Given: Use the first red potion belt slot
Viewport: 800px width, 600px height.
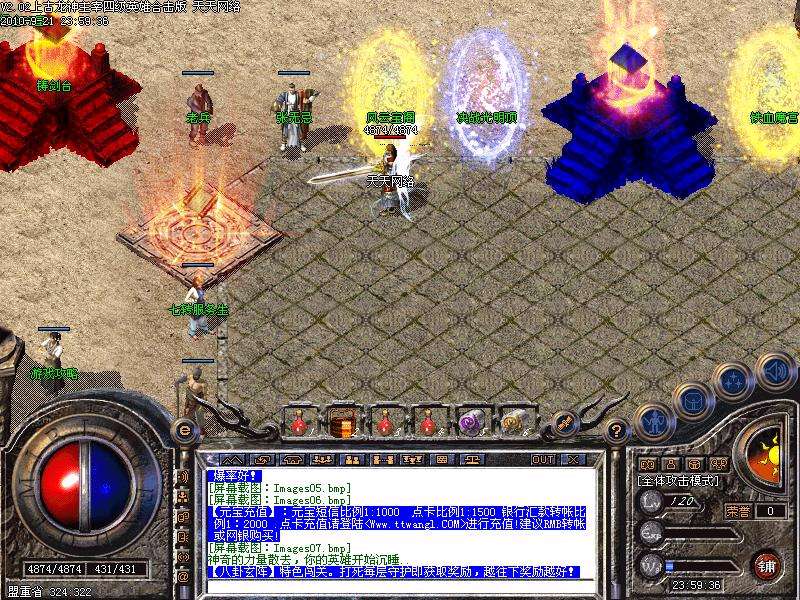Looking at the screenshot, I should [x=298, y=423].
